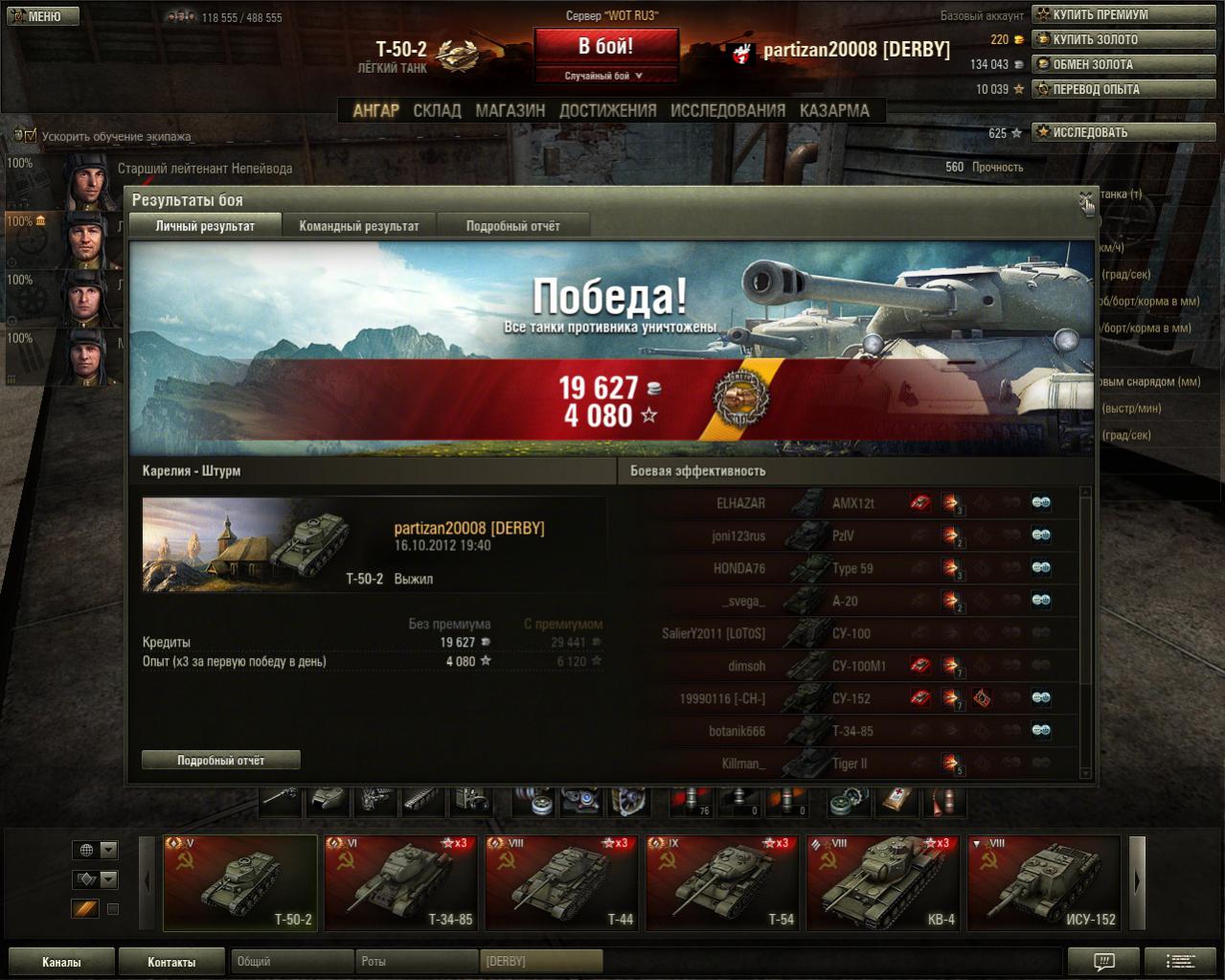Show the Казарма section

[x=834, y=110]
